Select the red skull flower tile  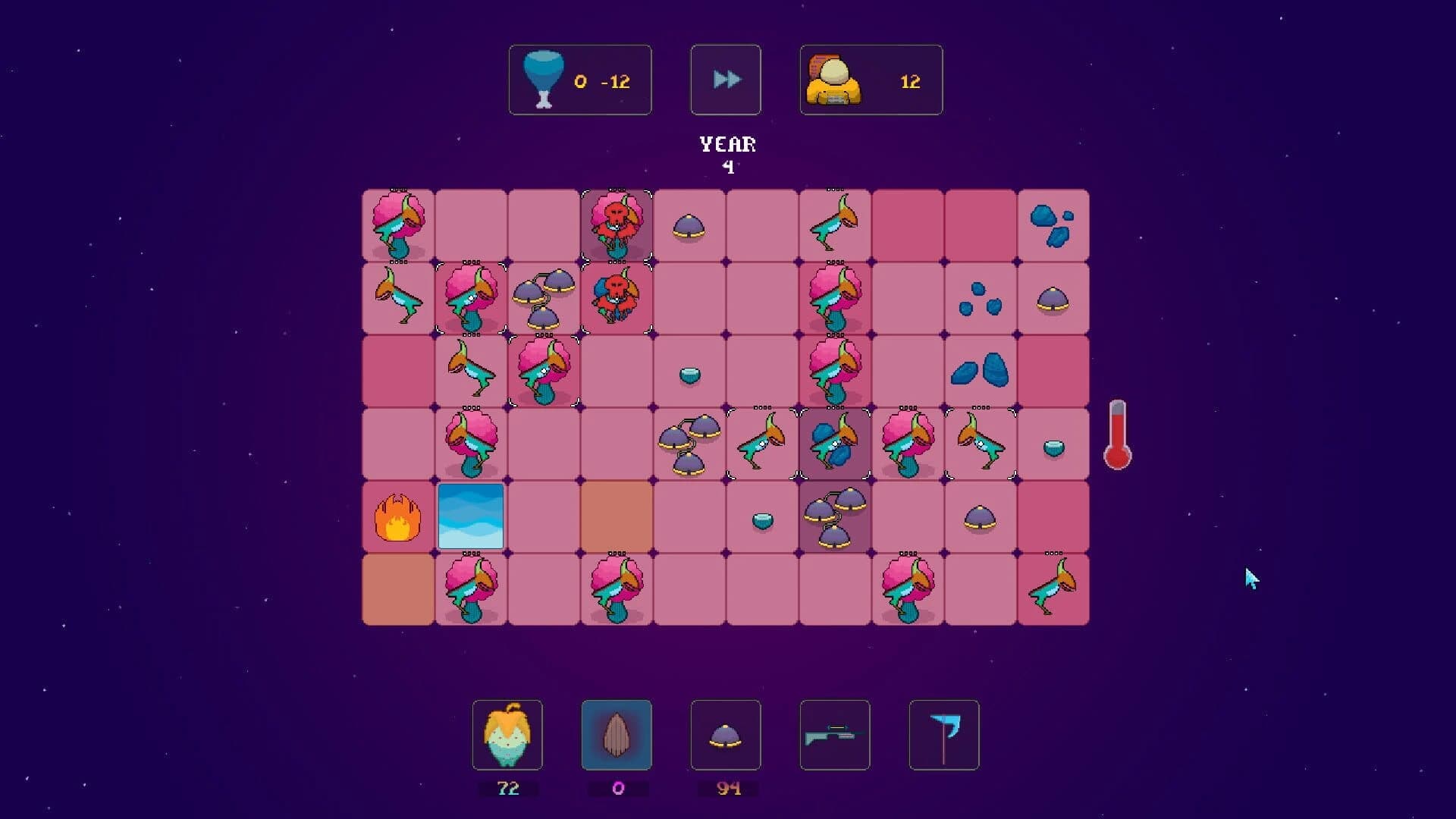coord(616,224)
